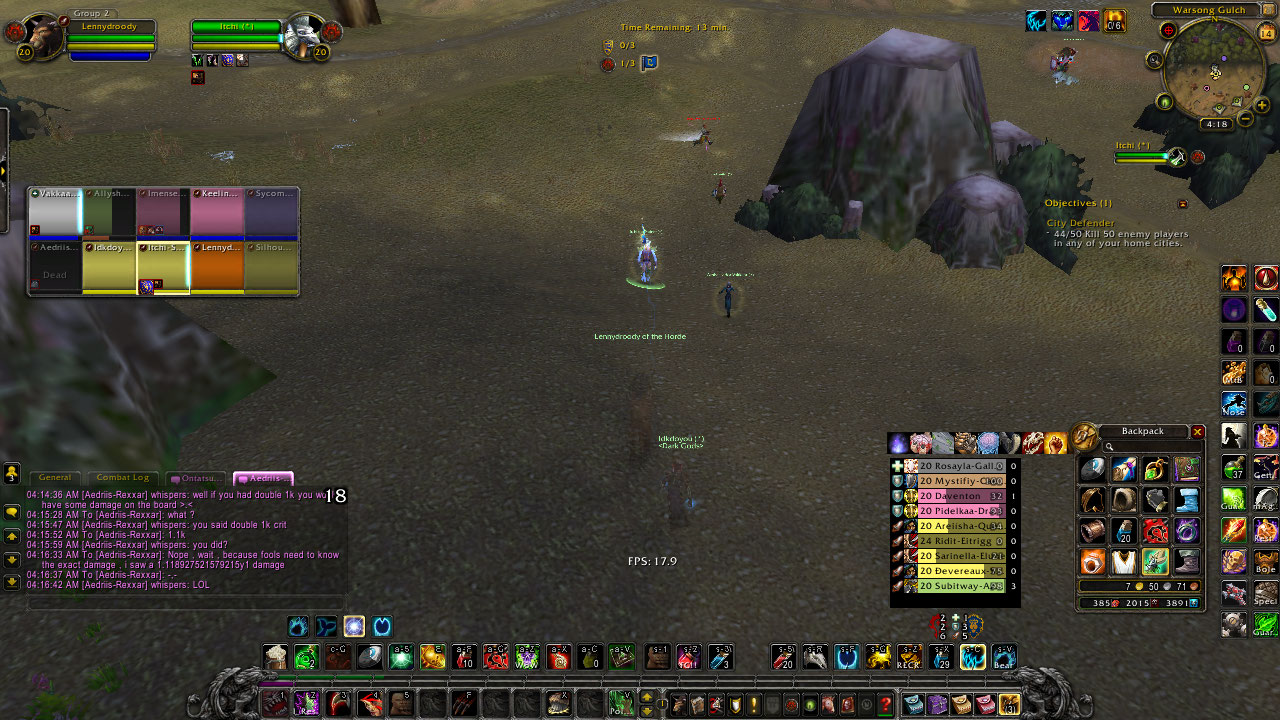The height and width of the screenshot is (720, 1280).
Task: Click the Backpack search box
Action: [1150, 447]
